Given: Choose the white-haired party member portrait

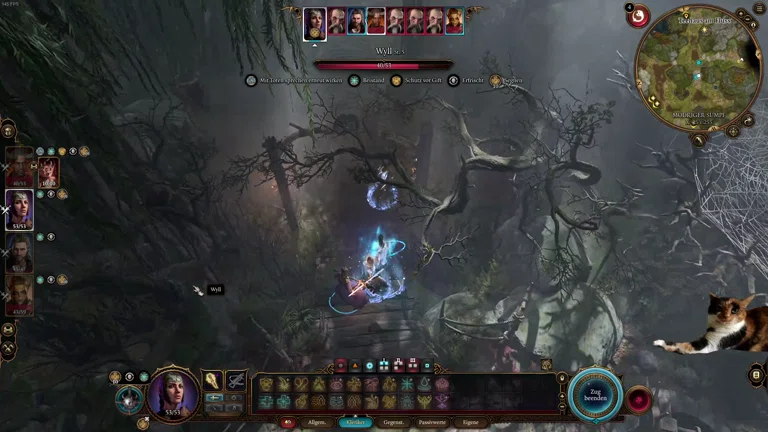Looking at the screenshot, I should coord(19,211).
